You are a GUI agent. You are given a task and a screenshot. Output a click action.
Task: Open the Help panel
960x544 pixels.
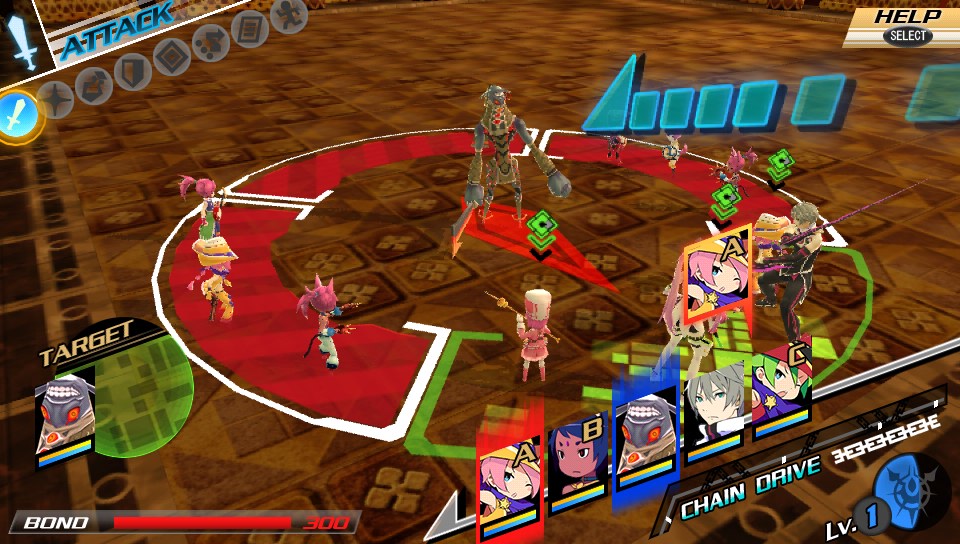tap(906, 26)
